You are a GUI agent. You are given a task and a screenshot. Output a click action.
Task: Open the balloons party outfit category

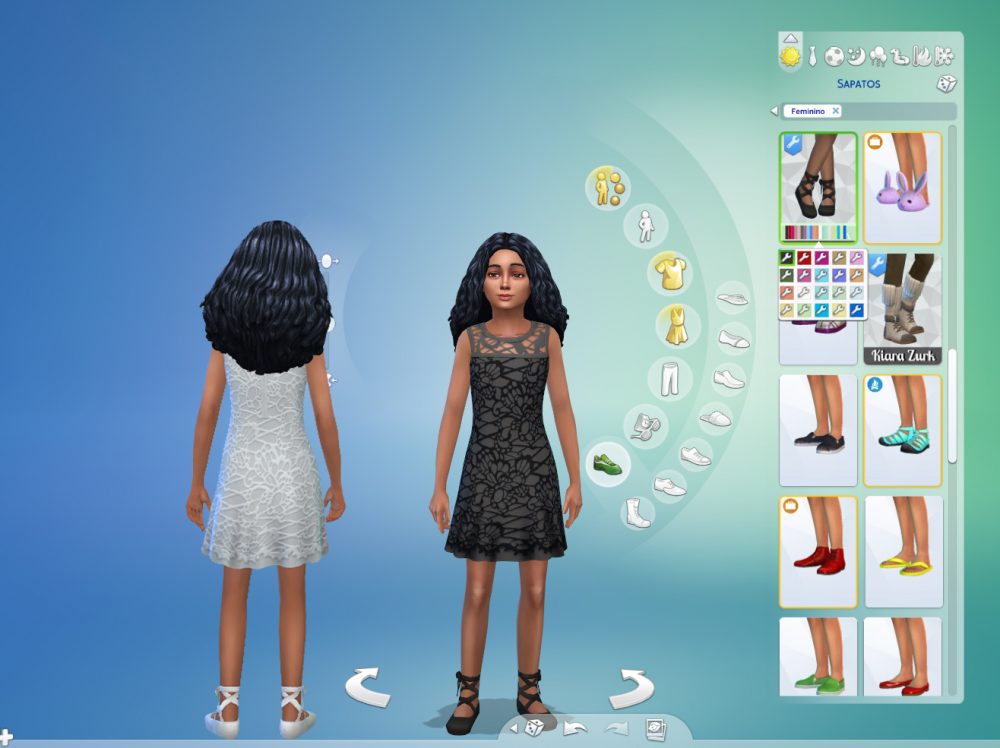point(879,56)
